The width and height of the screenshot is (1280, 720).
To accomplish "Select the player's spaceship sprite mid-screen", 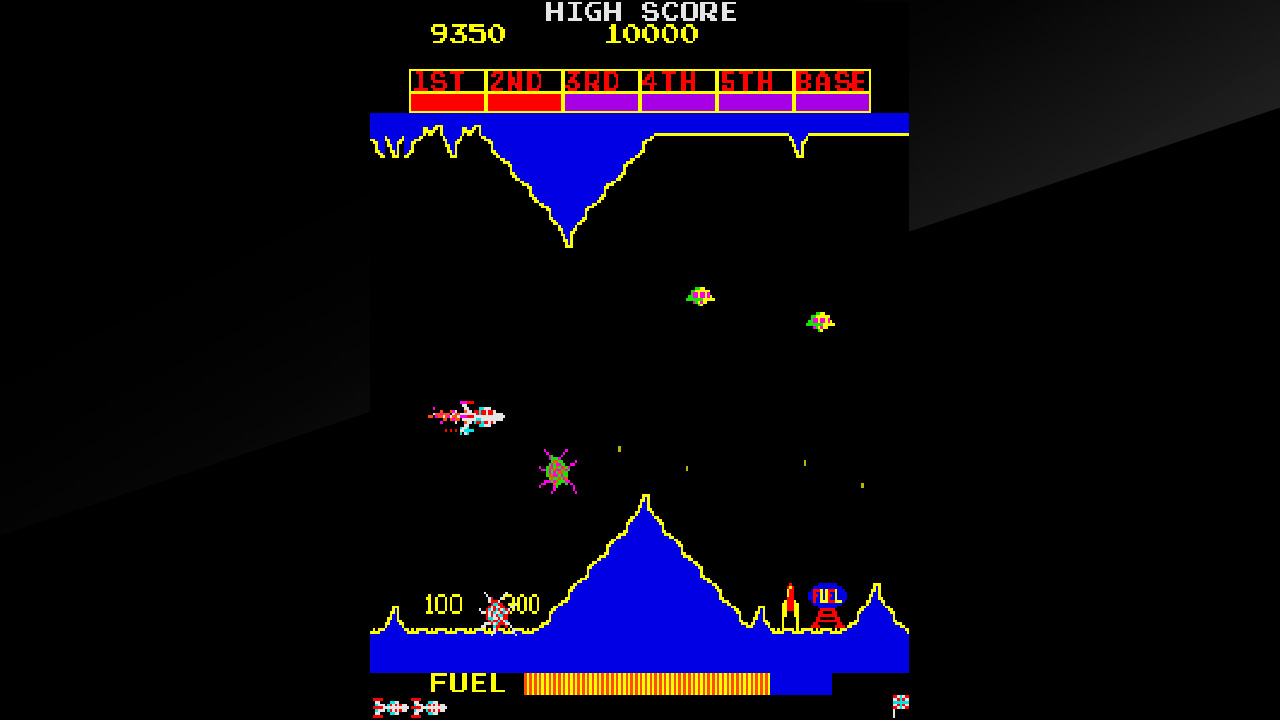I will point(470,417).
